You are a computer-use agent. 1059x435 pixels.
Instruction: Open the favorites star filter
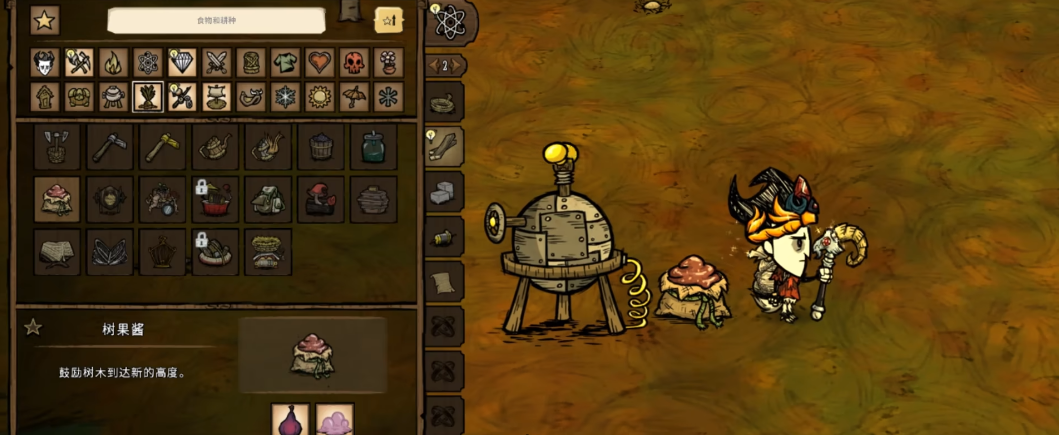click(x=44, y=20)
